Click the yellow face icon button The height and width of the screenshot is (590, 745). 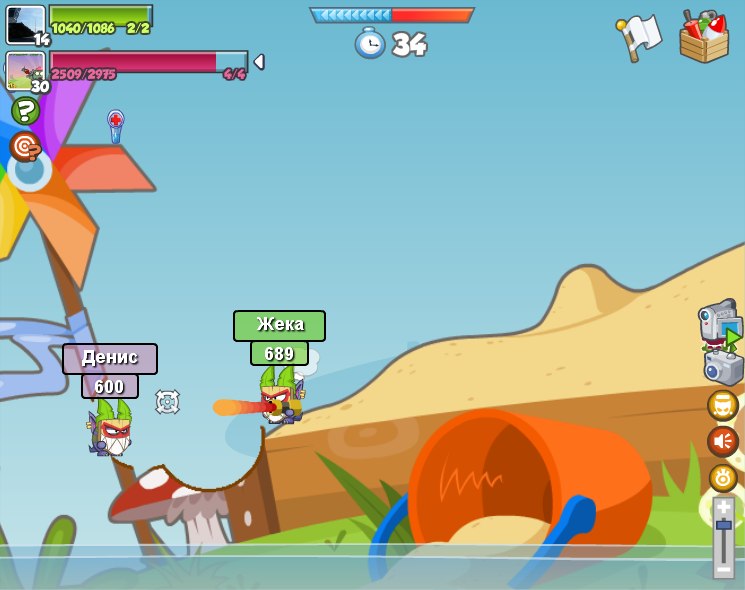(x=722, y=405)
